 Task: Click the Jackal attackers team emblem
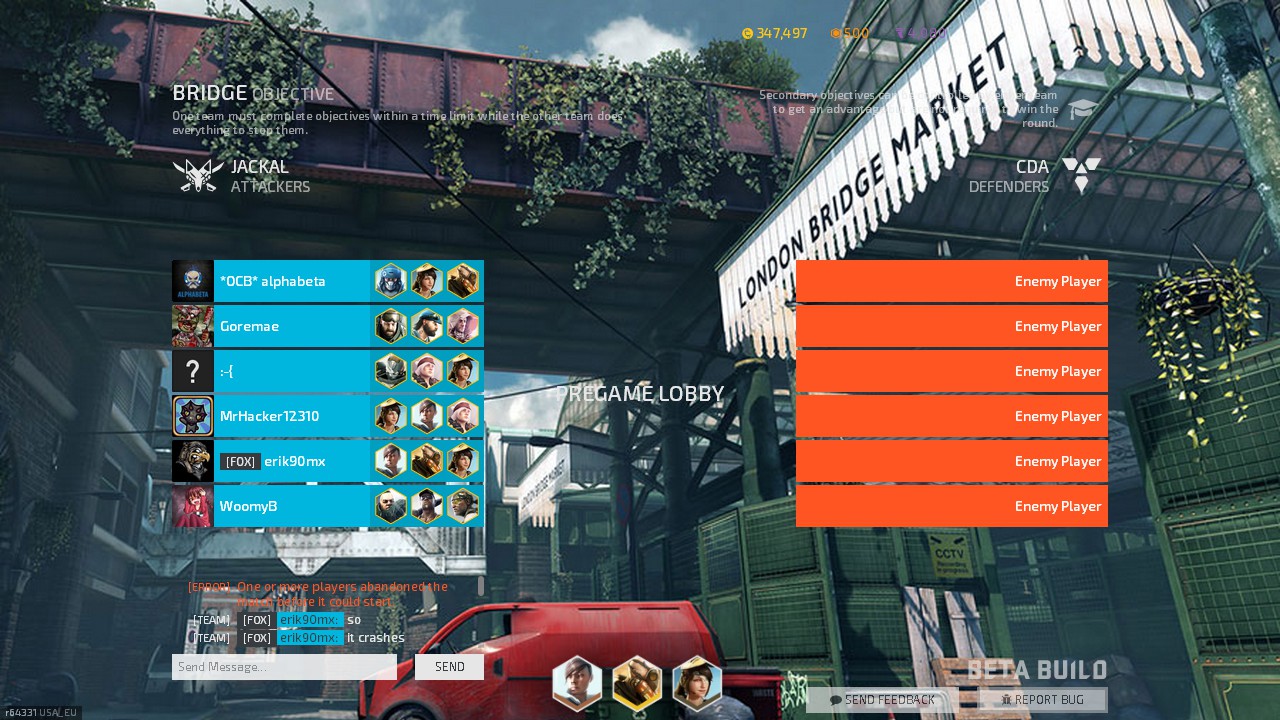pos(197,175)
